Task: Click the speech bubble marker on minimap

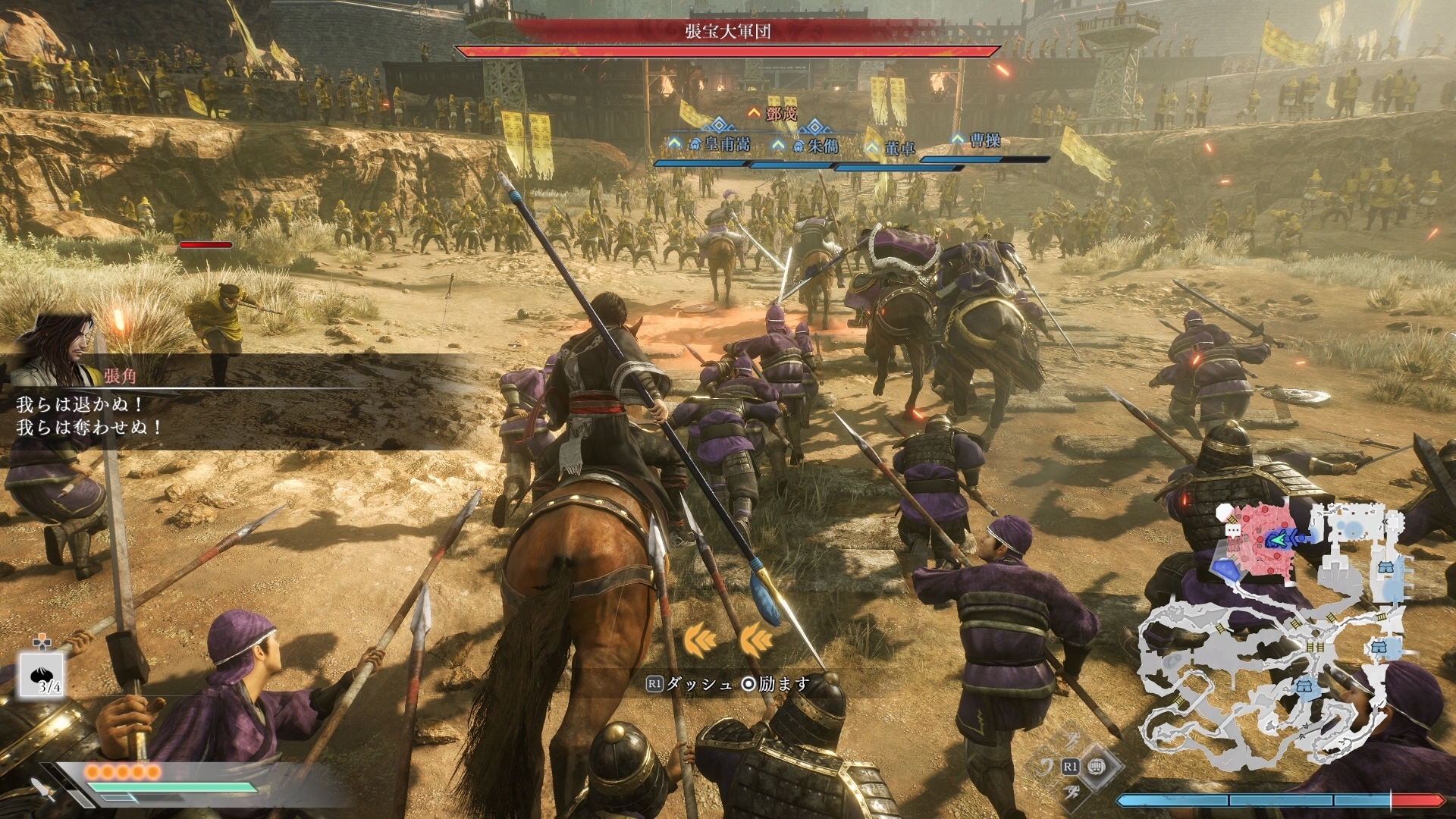Action: tap(1233, 529)
